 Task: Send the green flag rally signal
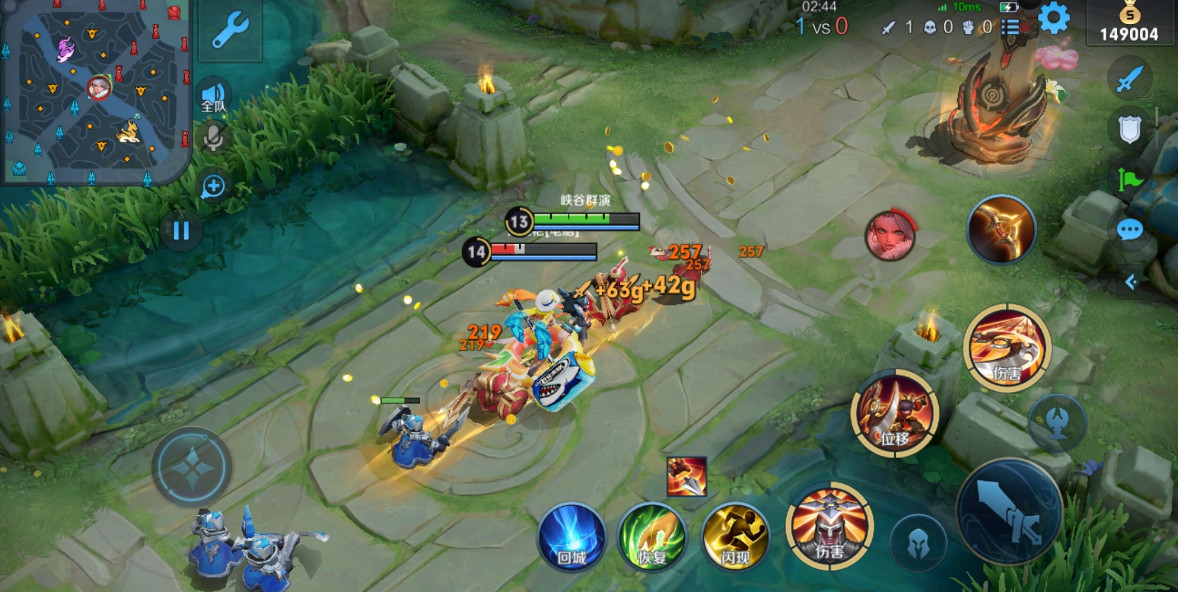(1130, 180)
